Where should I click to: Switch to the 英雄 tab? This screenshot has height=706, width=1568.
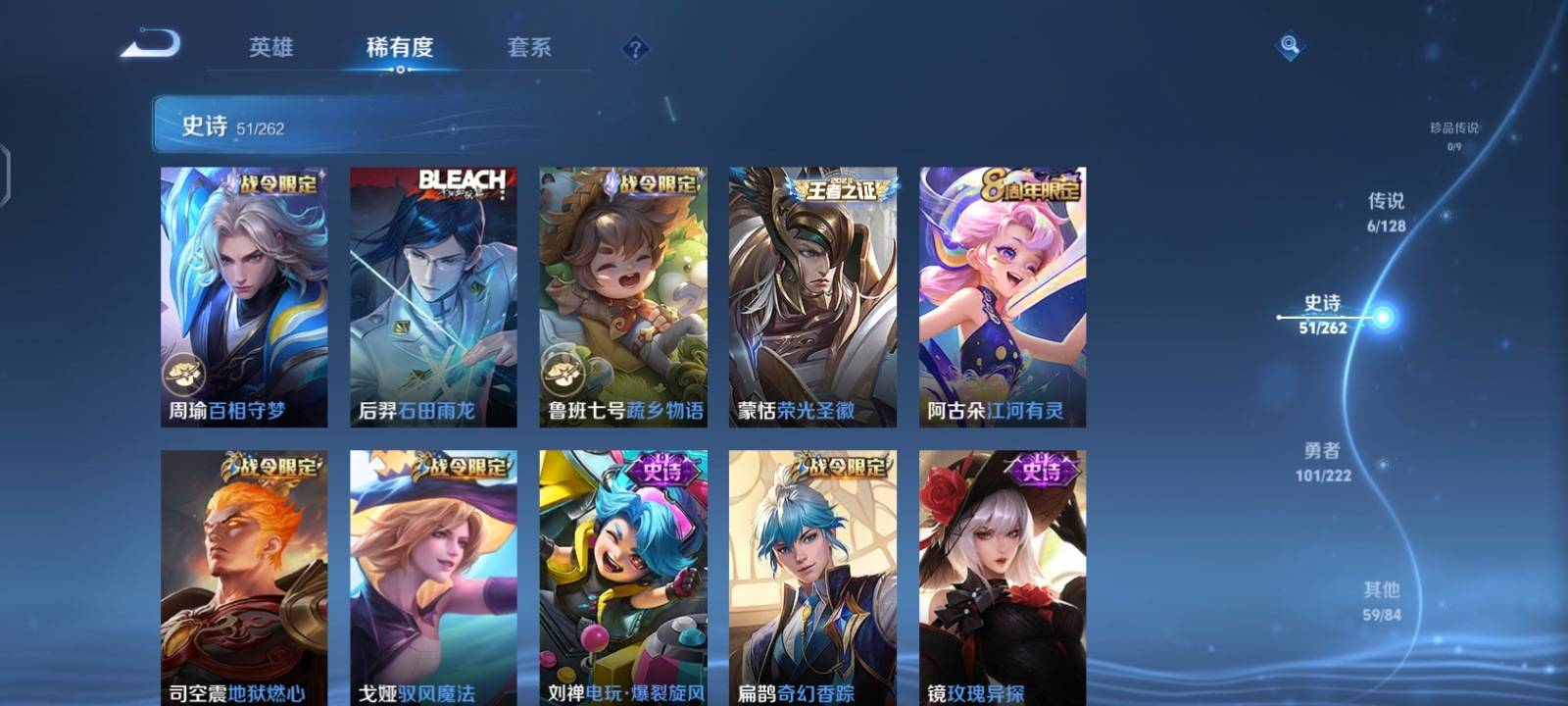pos(273,47)
